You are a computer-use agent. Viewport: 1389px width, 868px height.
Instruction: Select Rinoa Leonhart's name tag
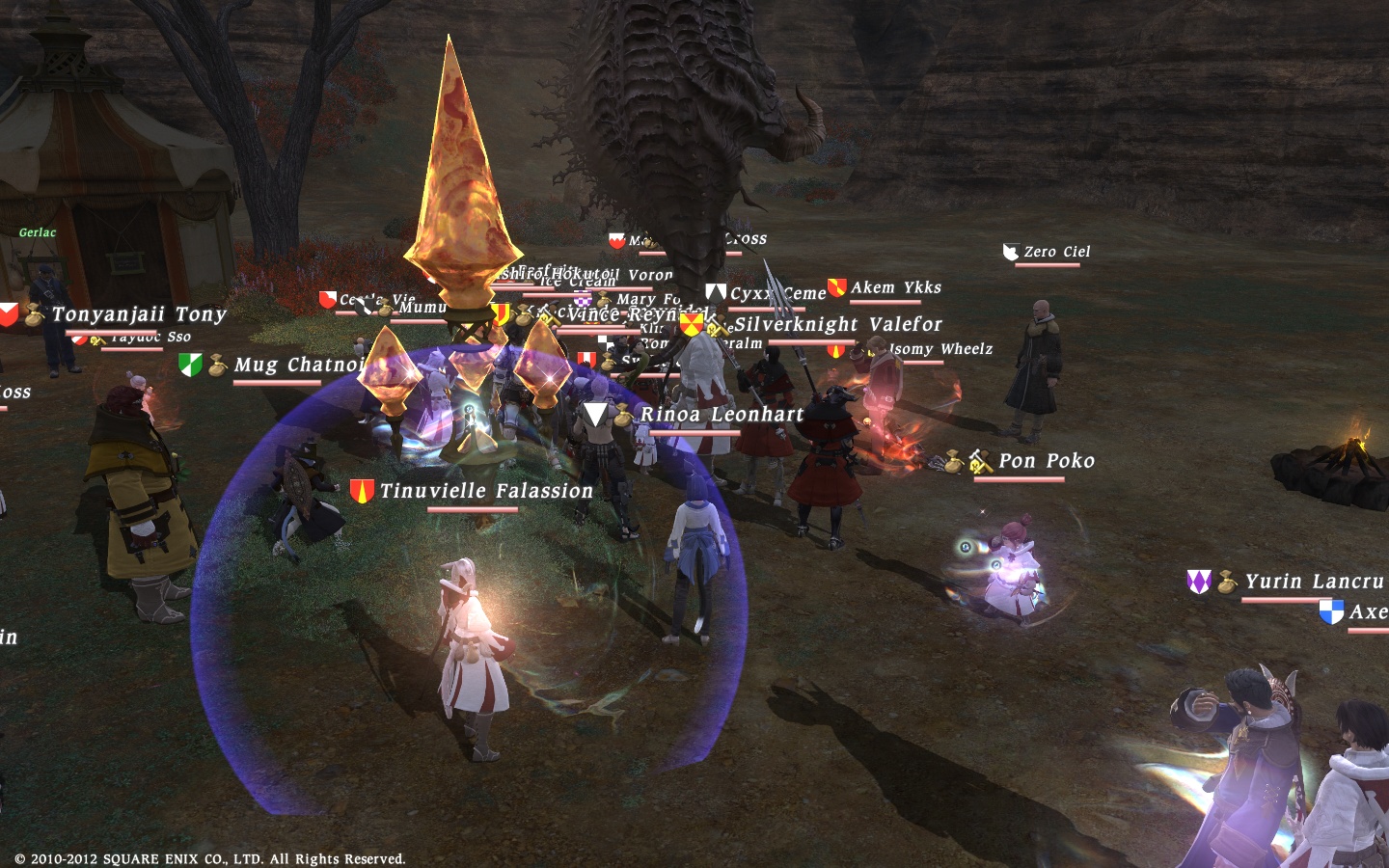[x=722, y=415]
